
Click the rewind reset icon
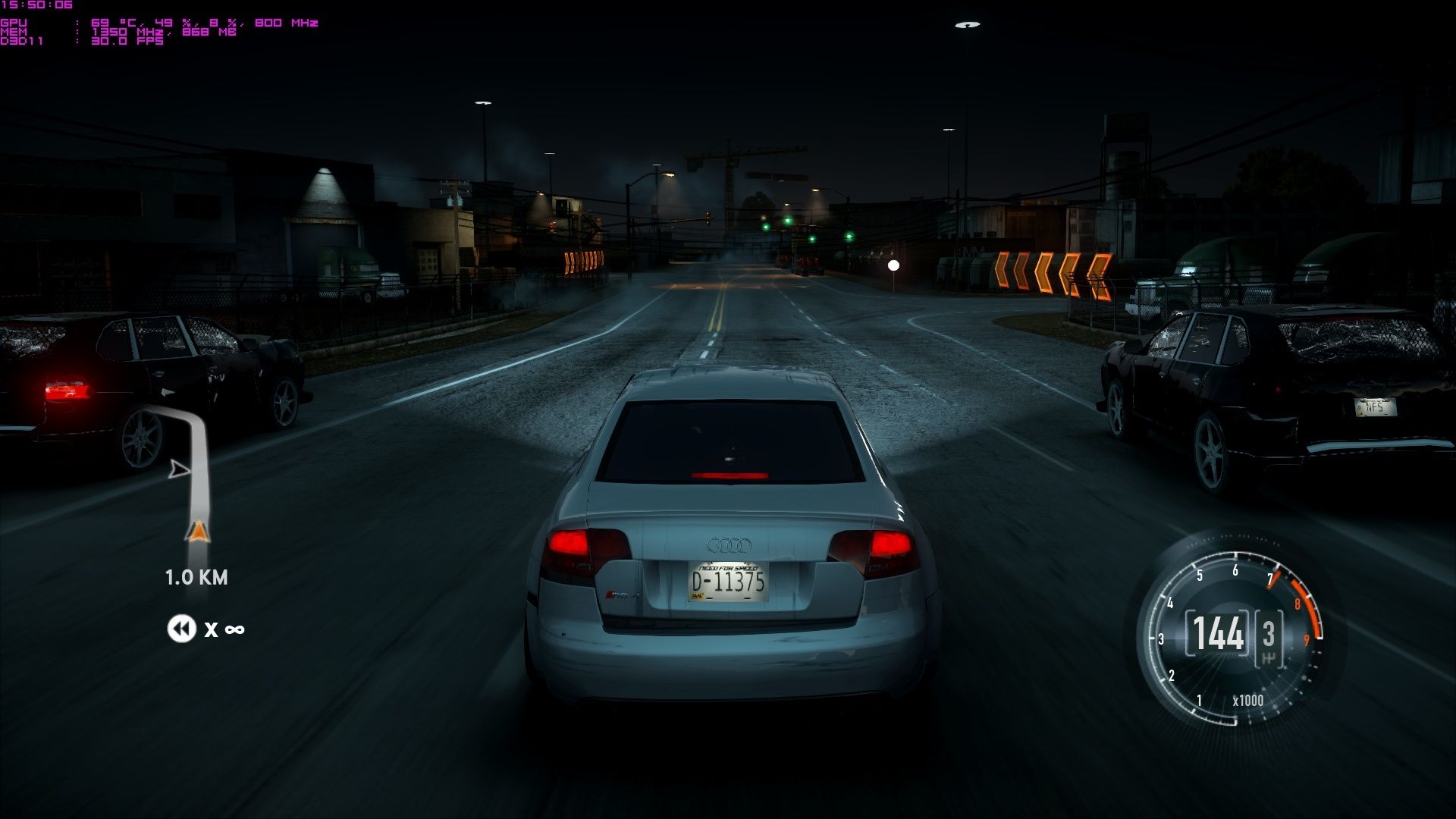coord(181,629)
